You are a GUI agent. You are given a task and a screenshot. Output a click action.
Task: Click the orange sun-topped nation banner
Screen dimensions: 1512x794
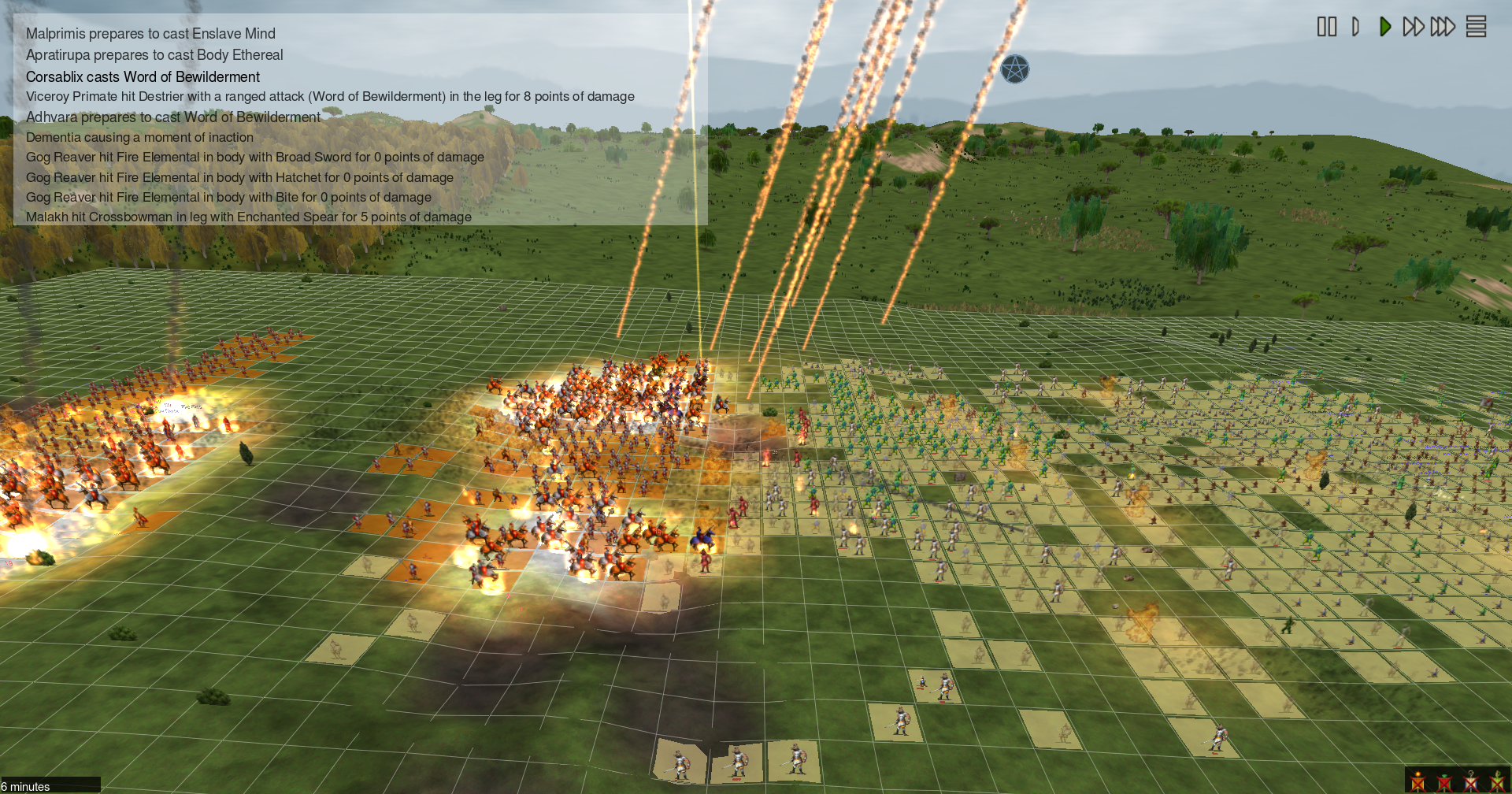[x=1418, y=781]
